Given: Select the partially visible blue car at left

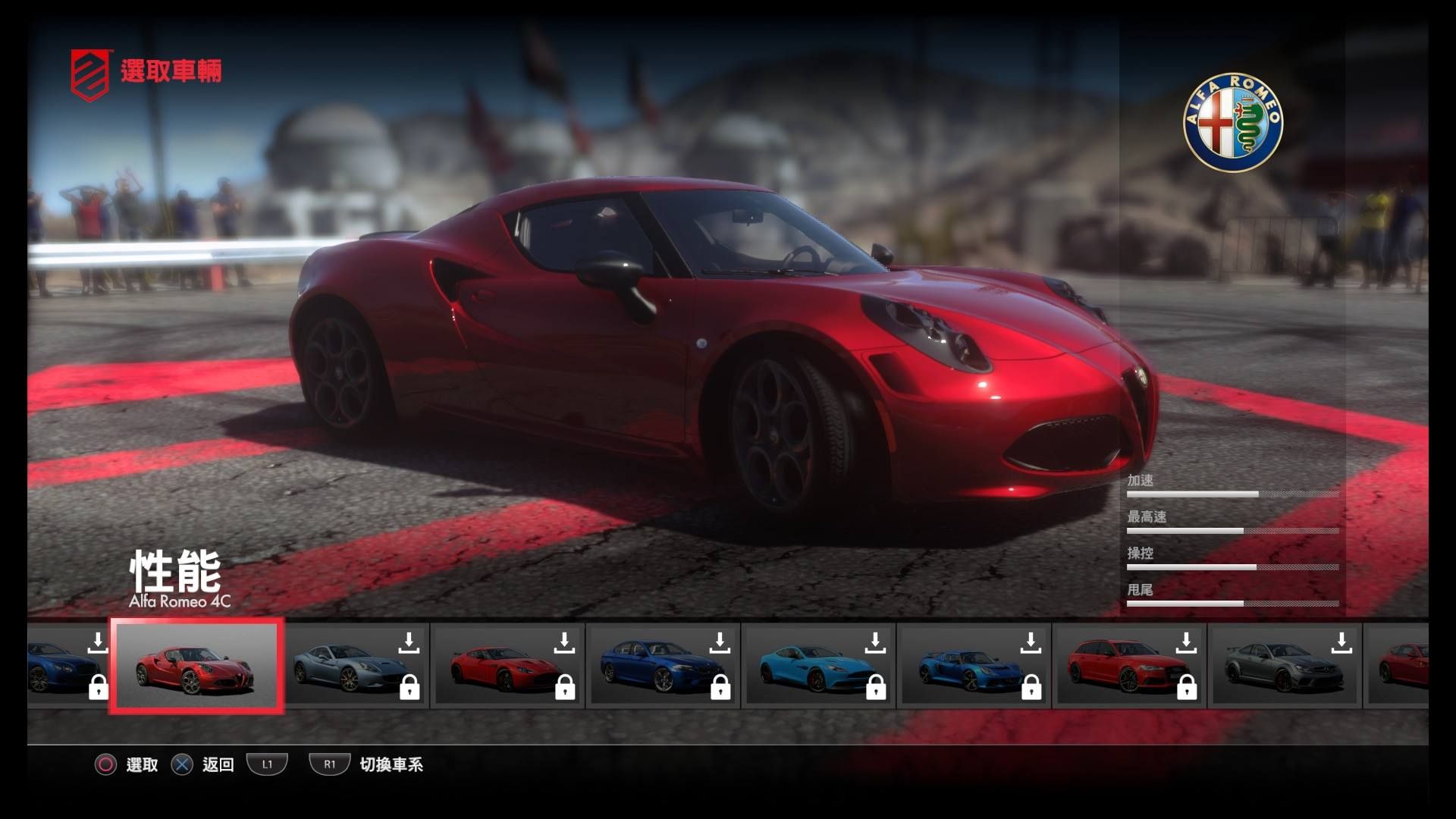Looking at the screenshot, I should point(61,667).
